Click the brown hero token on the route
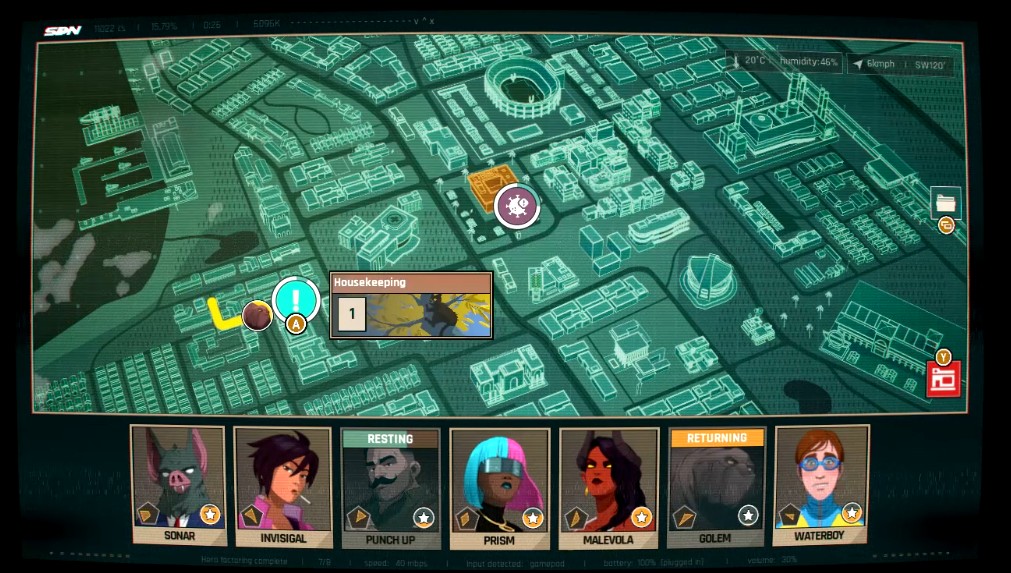 (x=257, y=316)
